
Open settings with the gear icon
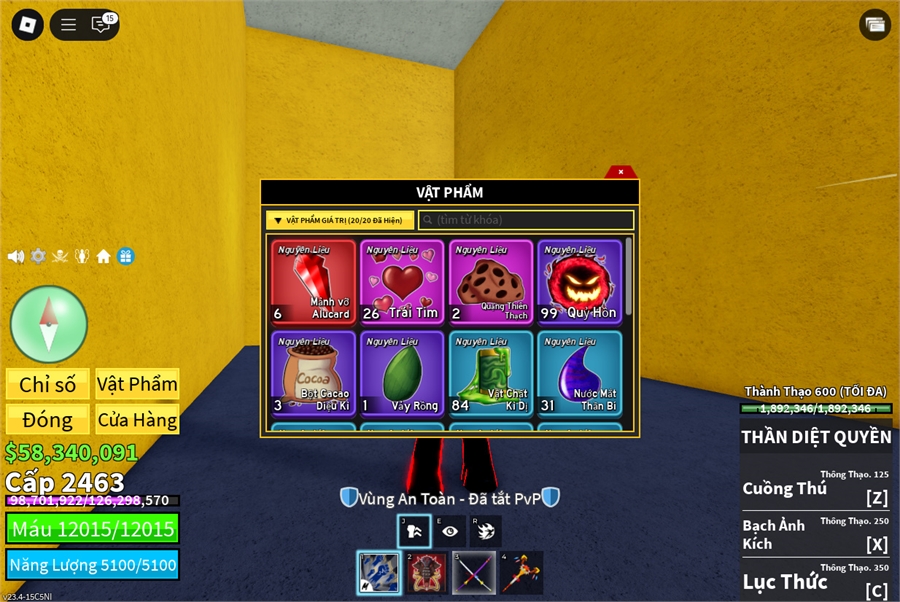tap(38, 256)
